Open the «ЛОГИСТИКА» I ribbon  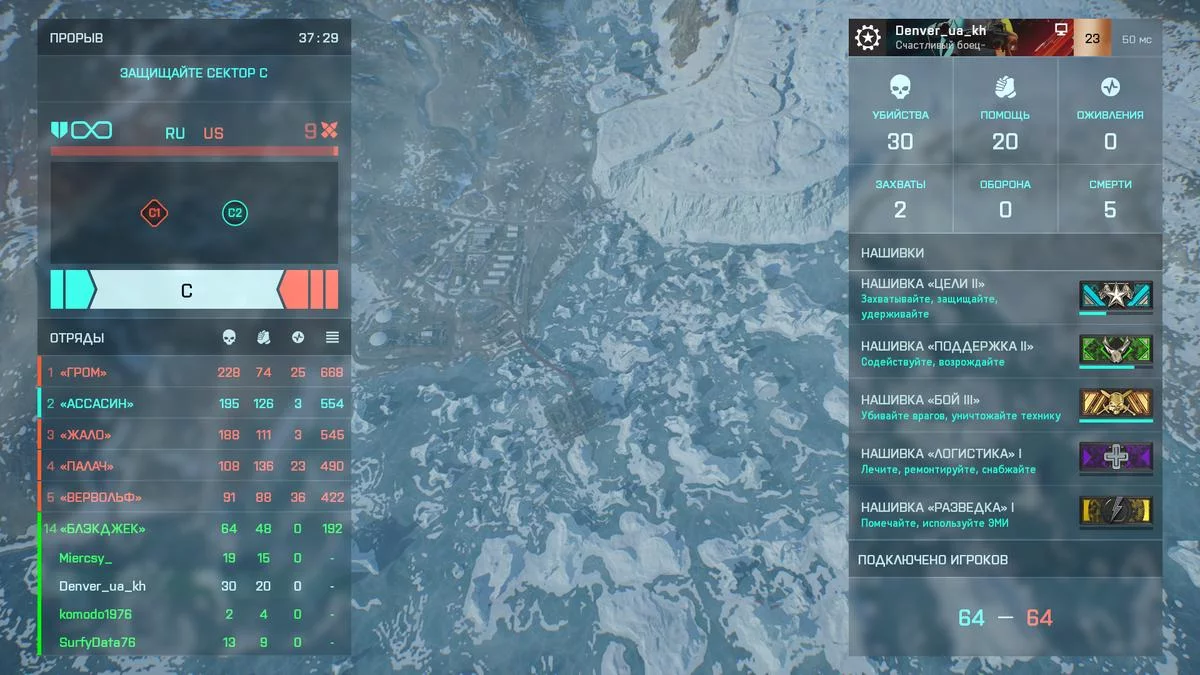click(x=1005, y=461)
